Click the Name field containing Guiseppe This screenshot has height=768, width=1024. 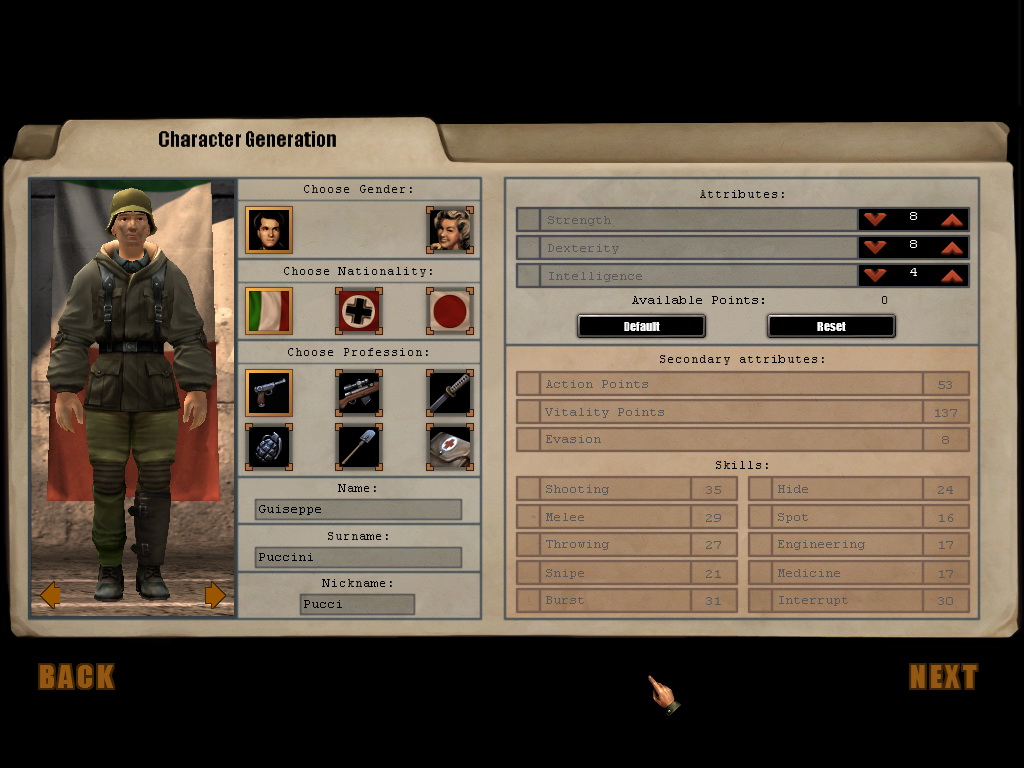point(358,509)
